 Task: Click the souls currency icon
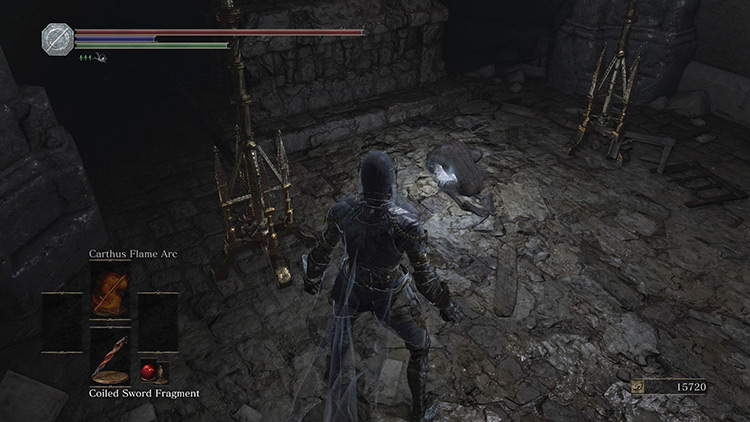[x=638, y=385]
